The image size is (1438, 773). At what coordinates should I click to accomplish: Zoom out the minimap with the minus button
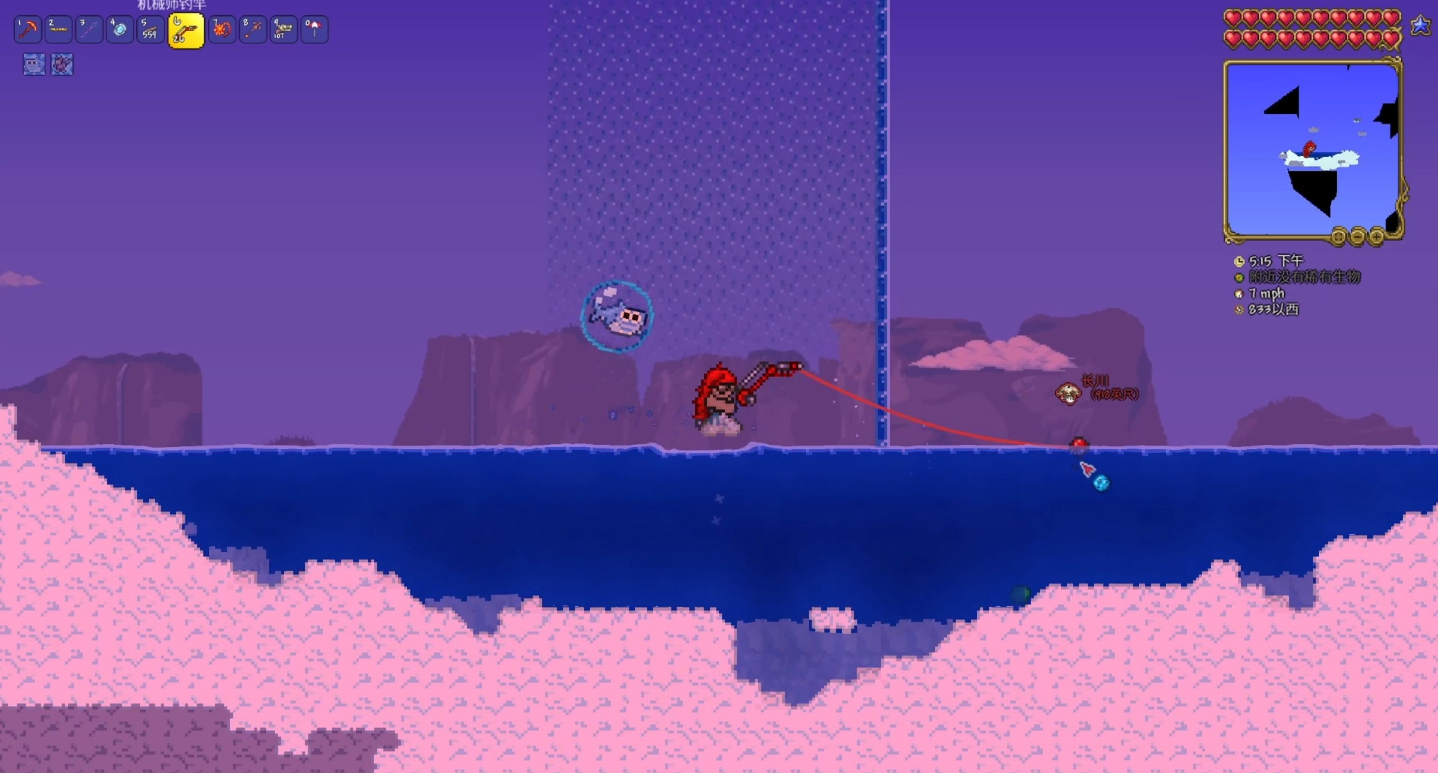(x=1357, y=237)
